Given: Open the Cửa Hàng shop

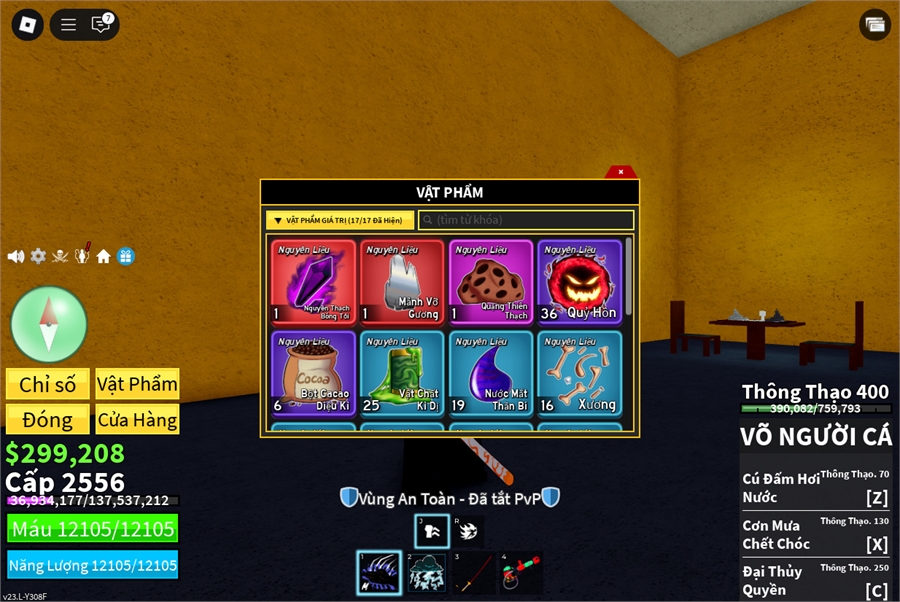Looking at the screenshot, I should (x=137, y=419).
